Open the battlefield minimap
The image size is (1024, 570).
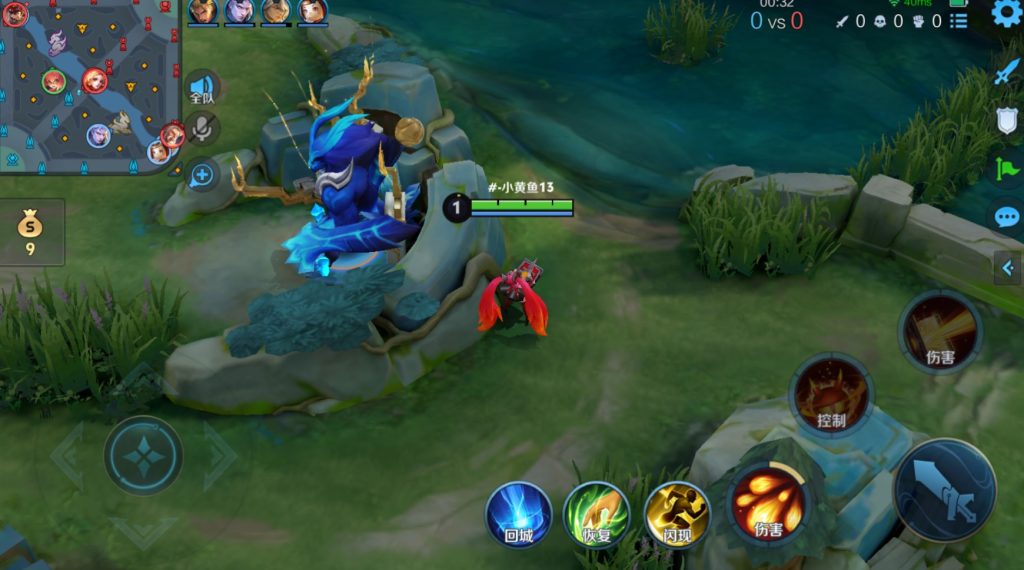[x=88, y=85]
